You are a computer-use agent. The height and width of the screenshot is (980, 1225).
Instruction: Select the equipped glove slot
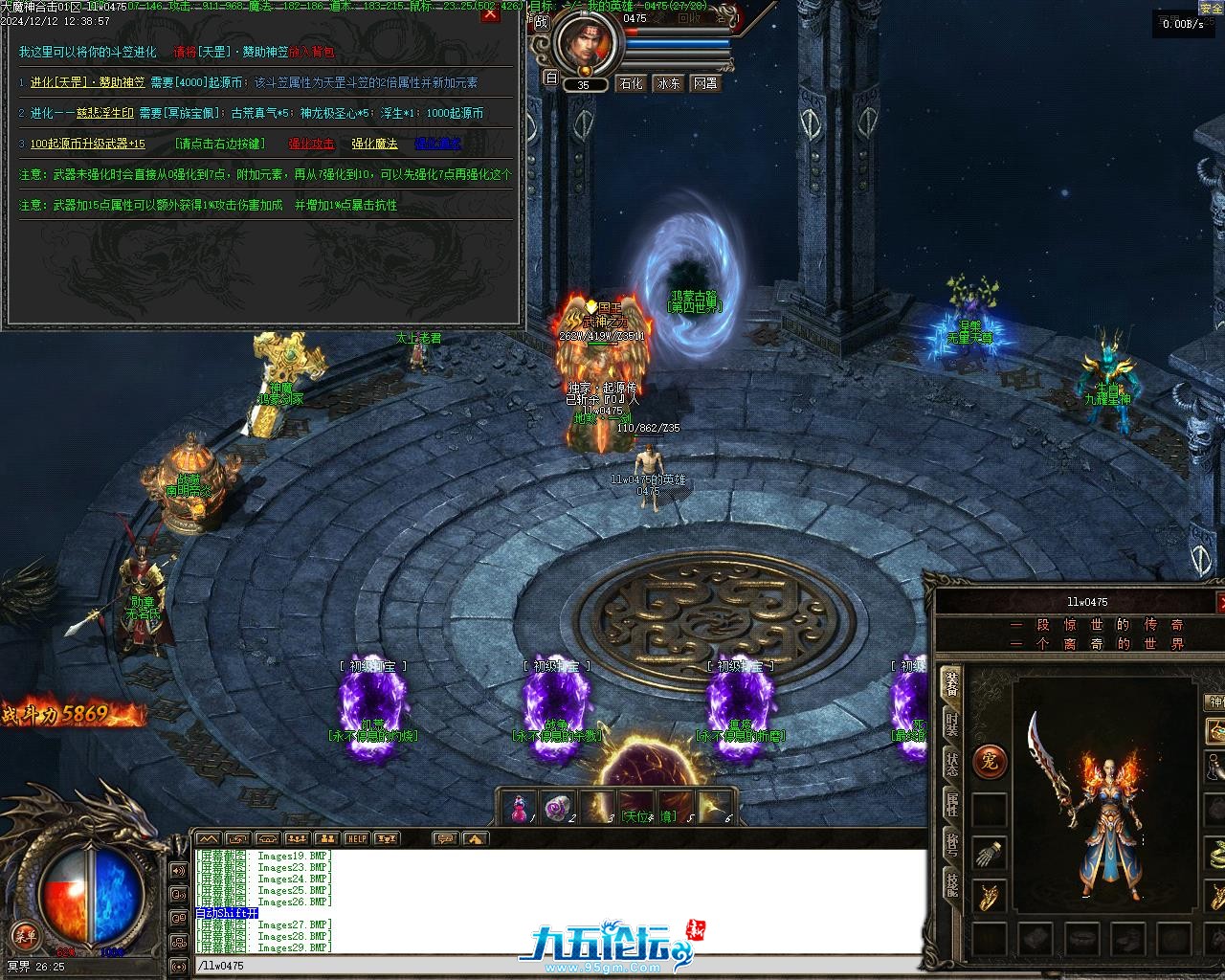pyautogui.click(x=990, y=853)
